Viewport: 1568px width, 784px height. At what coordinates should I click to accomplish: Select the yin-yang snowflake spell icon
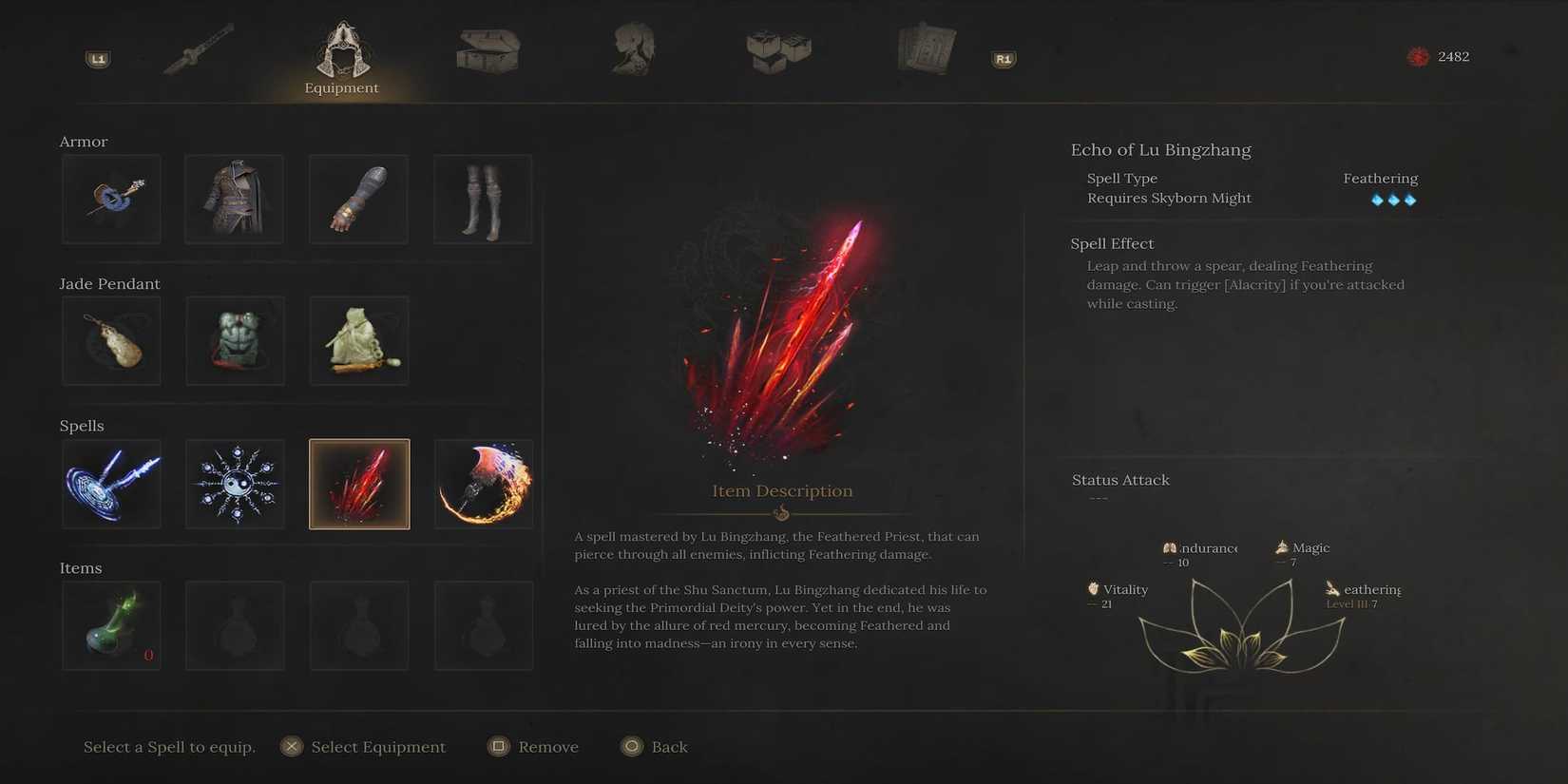(x=235, y=483)
